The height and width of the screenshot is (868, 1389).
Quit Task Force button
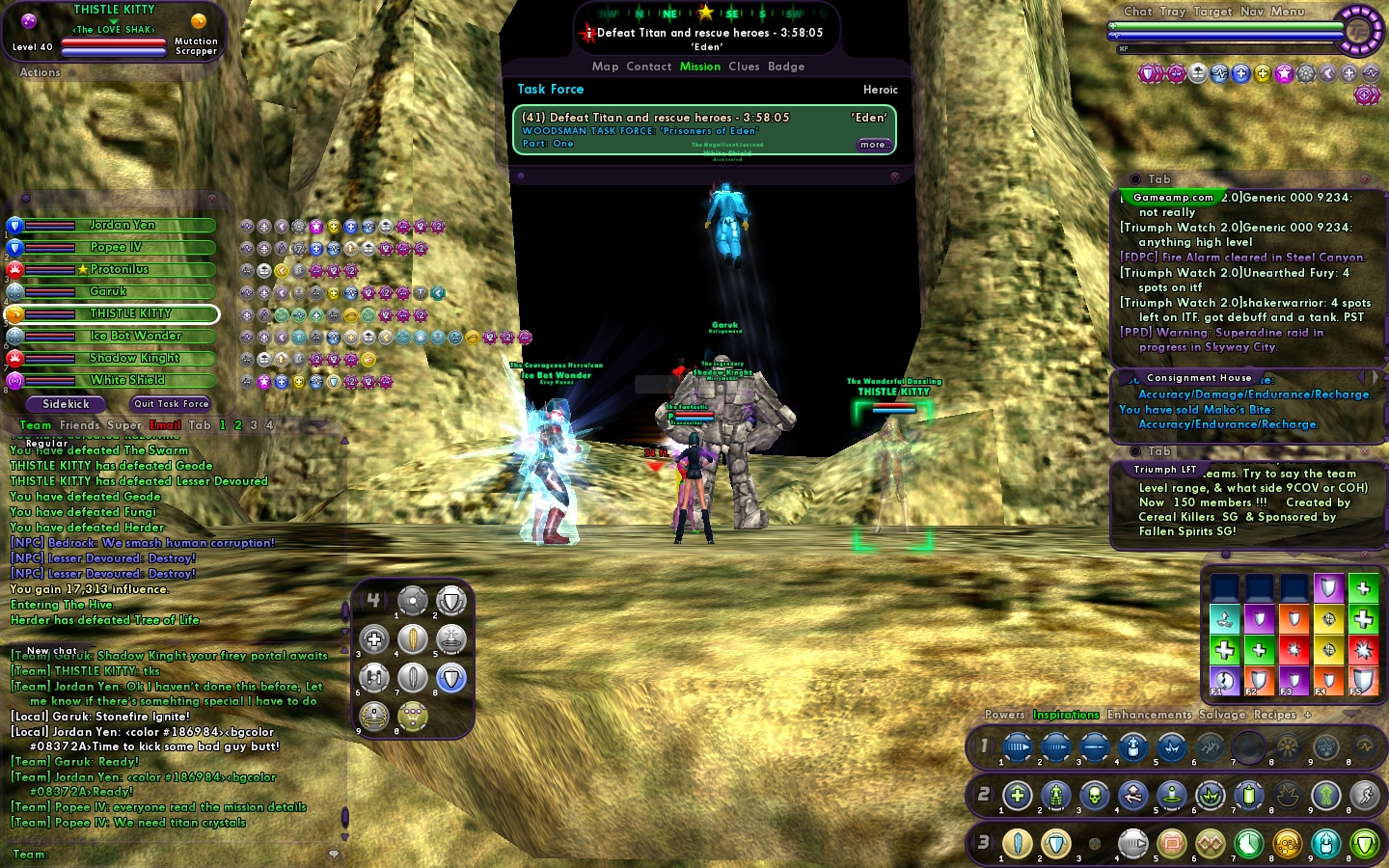pos(171,404)
